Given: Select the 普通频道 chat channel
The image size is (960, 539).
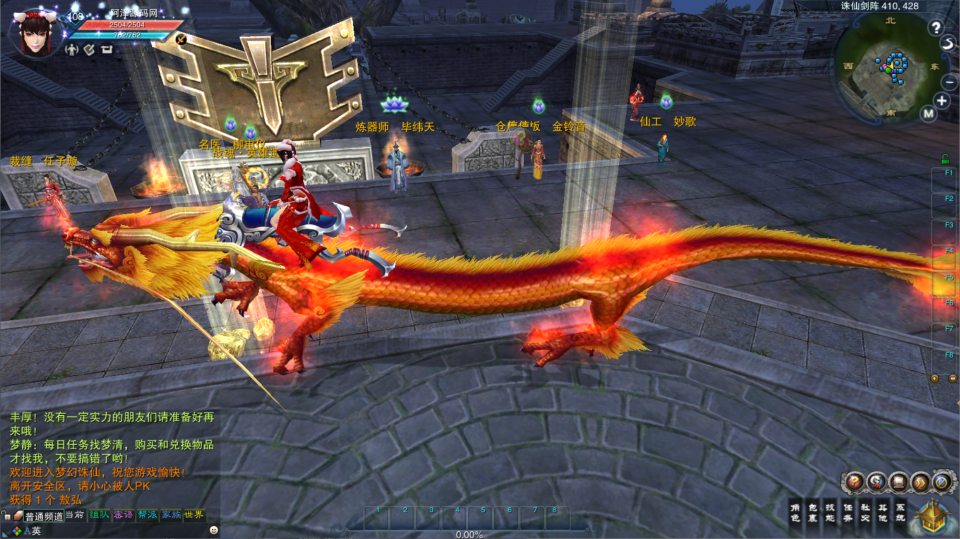Looking at the screenshot, I should pyautogui.click(x=43, y=516).
